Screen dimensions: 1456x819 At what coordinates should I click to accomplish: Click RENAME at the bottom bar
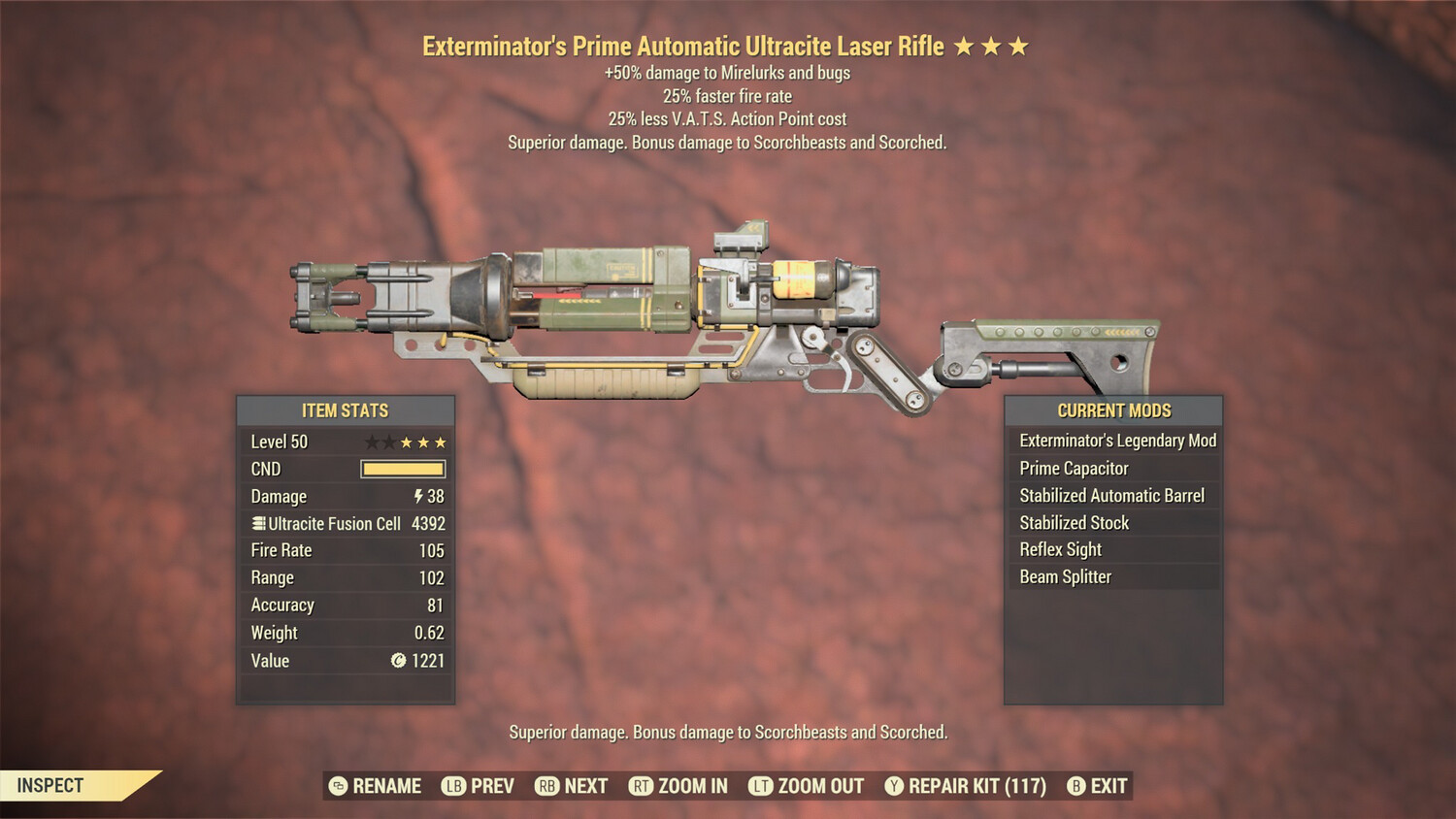tap(387, 786)
